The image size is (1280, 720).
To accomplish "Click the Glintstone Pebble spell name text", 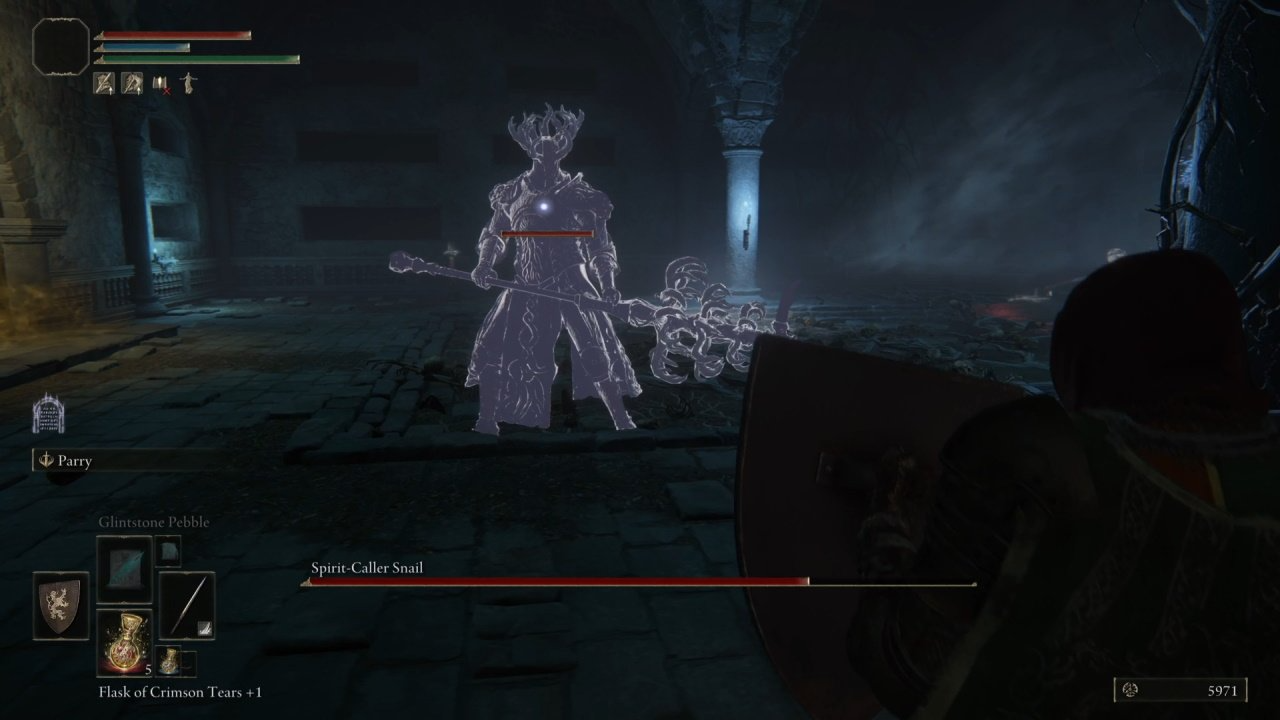I will point(154,521).
